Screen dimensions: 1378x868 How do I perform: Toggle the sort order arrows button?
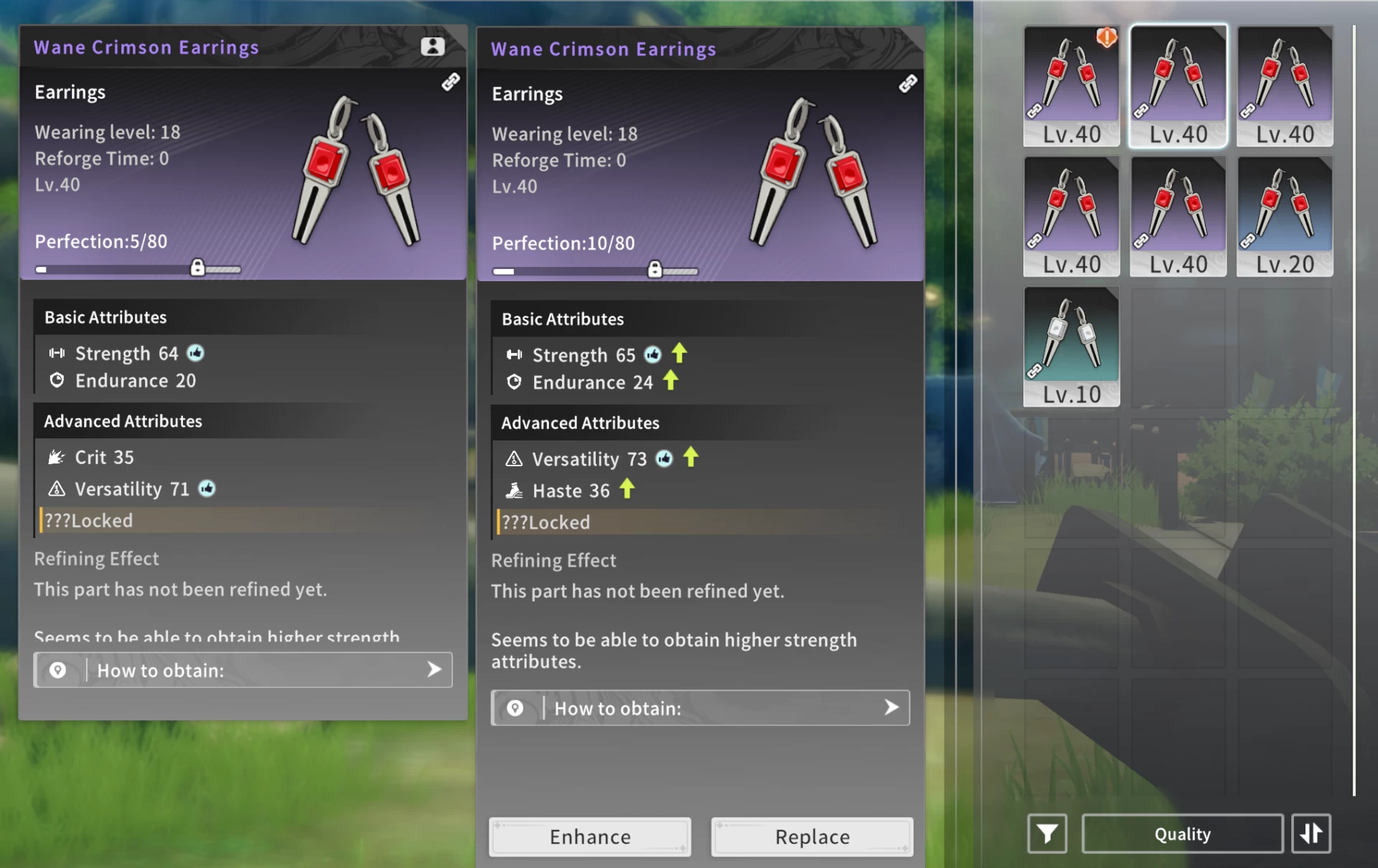1311,834
